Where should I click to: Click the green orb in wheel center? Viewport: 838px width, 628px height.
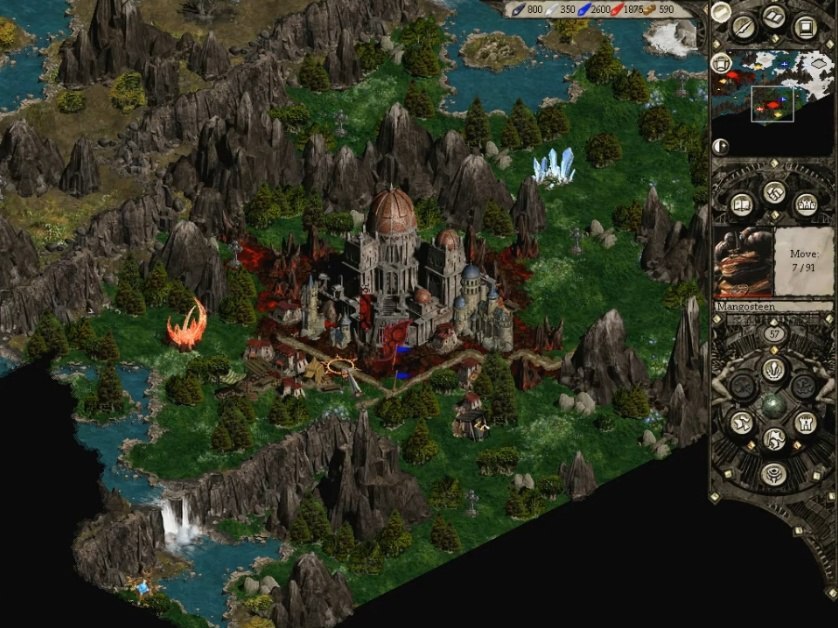tap(772, 405)
